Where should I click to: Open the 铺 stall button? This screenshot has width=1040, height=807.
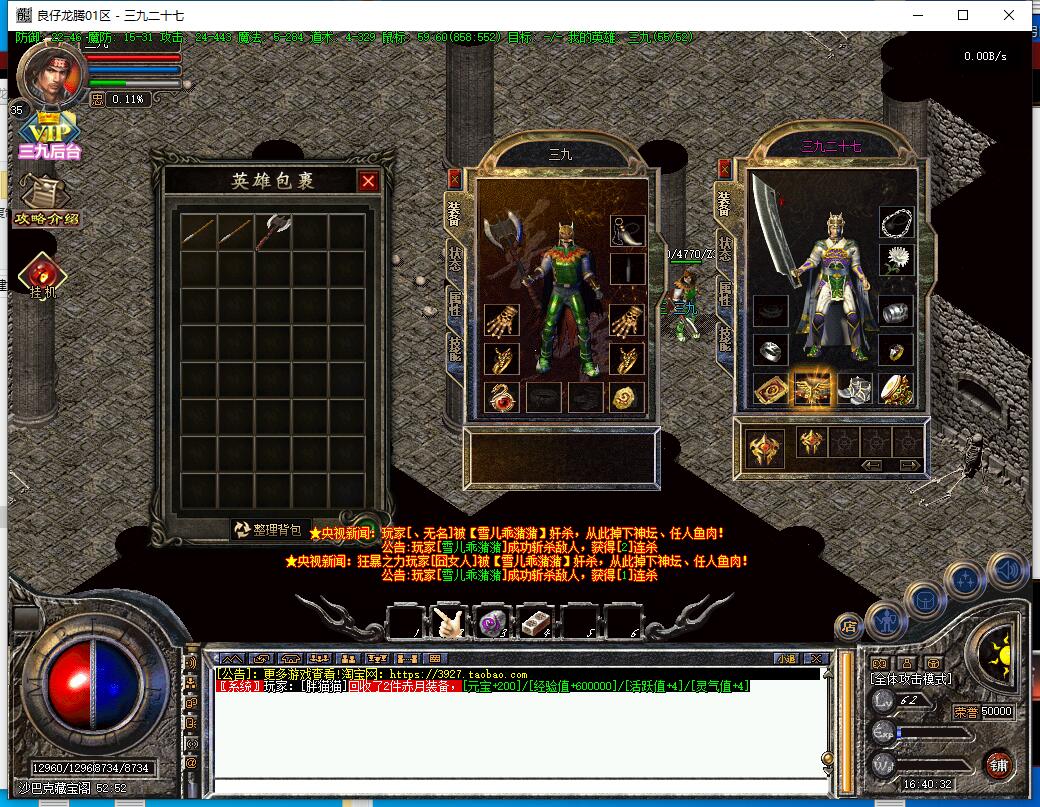click(x=997, y=765)
